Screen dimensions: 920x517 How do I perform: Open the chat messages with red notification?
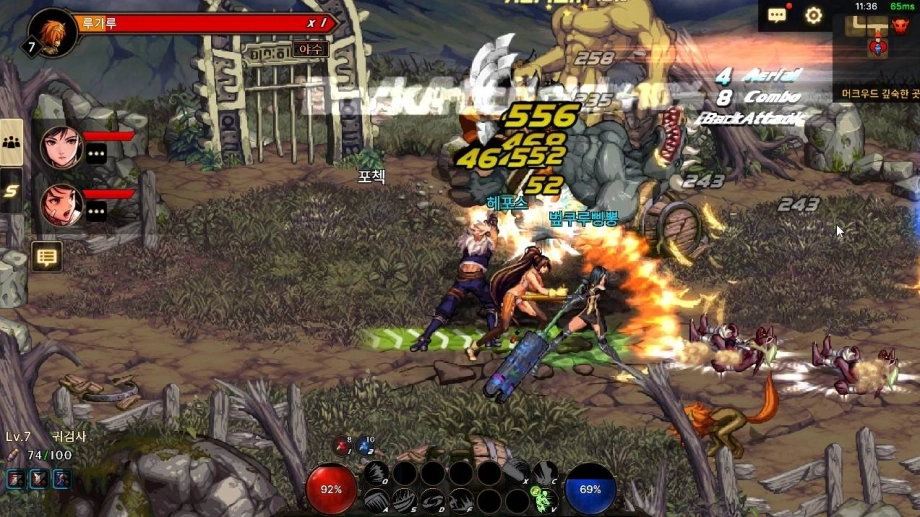pyautogui.click(x=777, y=15)
